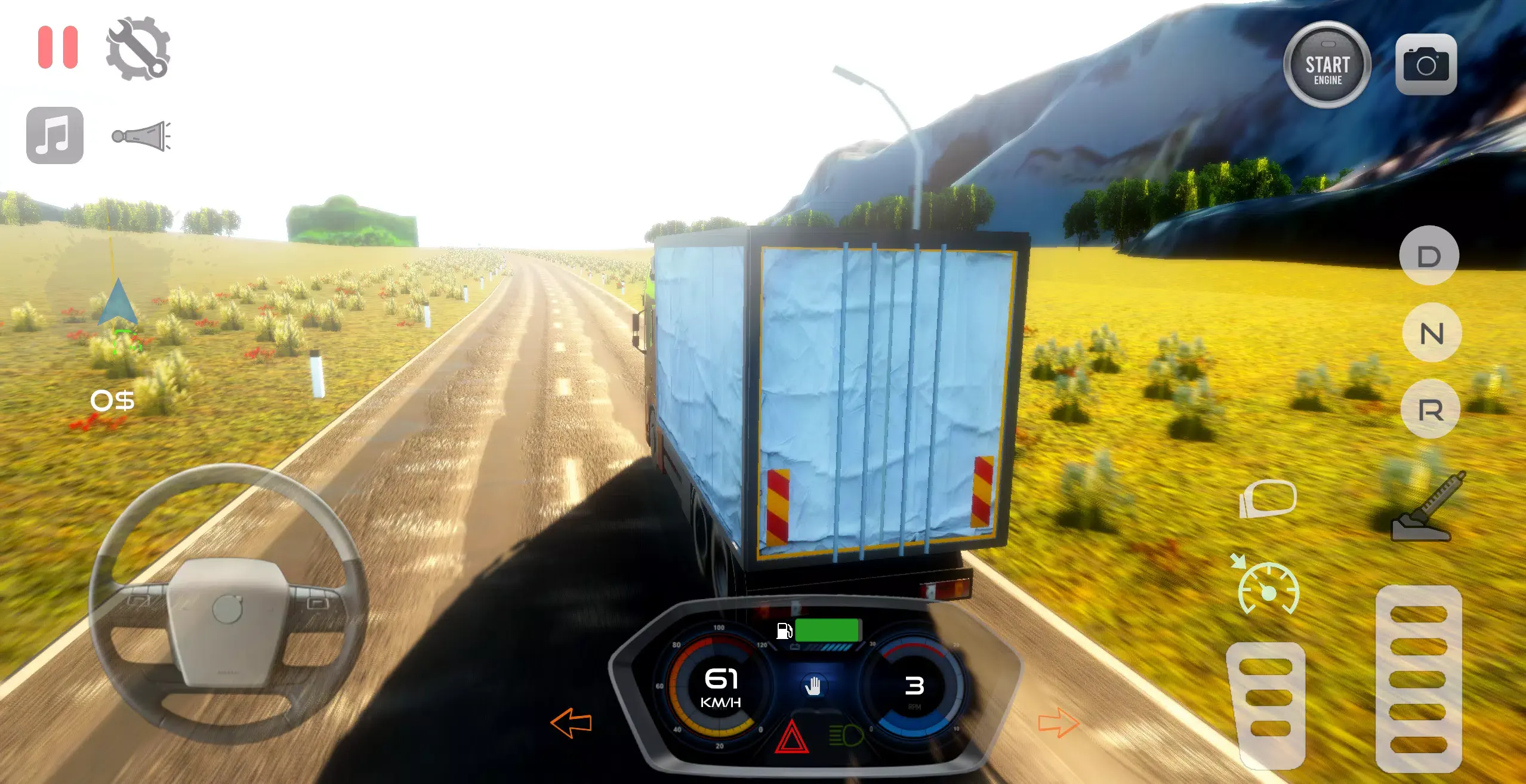This screenshot has height=784, width=1526.
Task: Tap the Start Engine button
Action: [1327, 65]
